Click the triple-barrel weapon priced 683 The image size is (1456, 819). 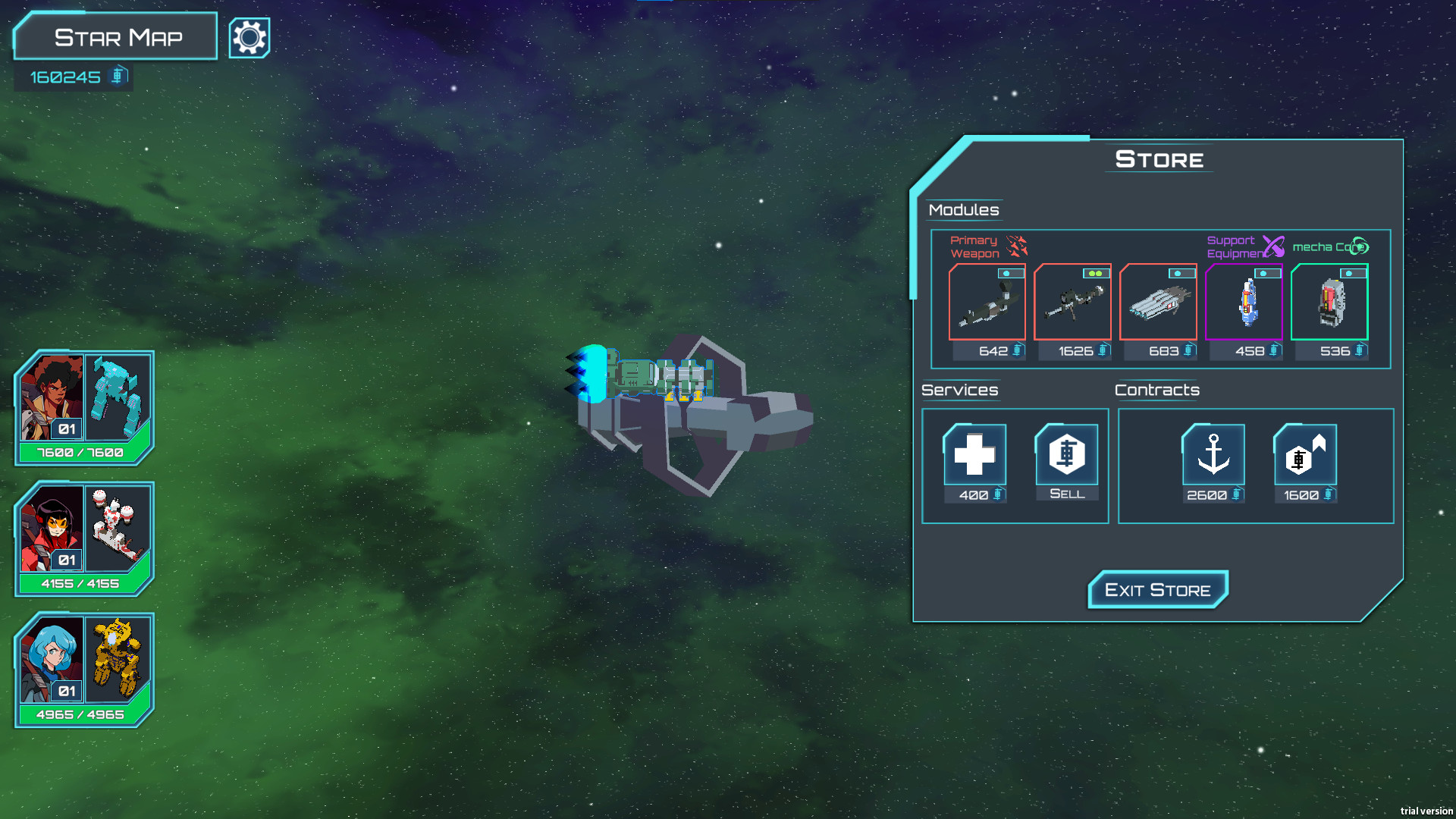click(1159, 303)
